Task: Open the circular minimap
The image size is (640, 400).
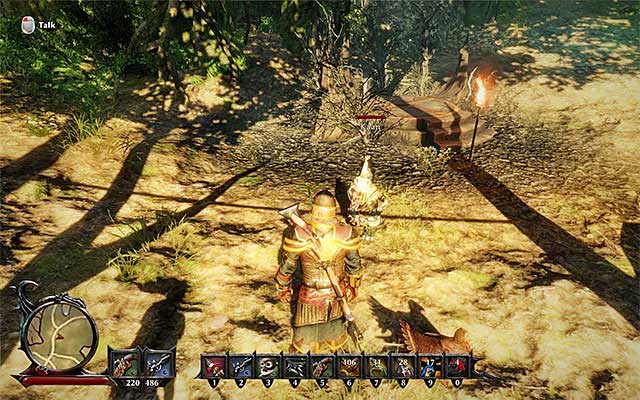Action: point(59,337)
